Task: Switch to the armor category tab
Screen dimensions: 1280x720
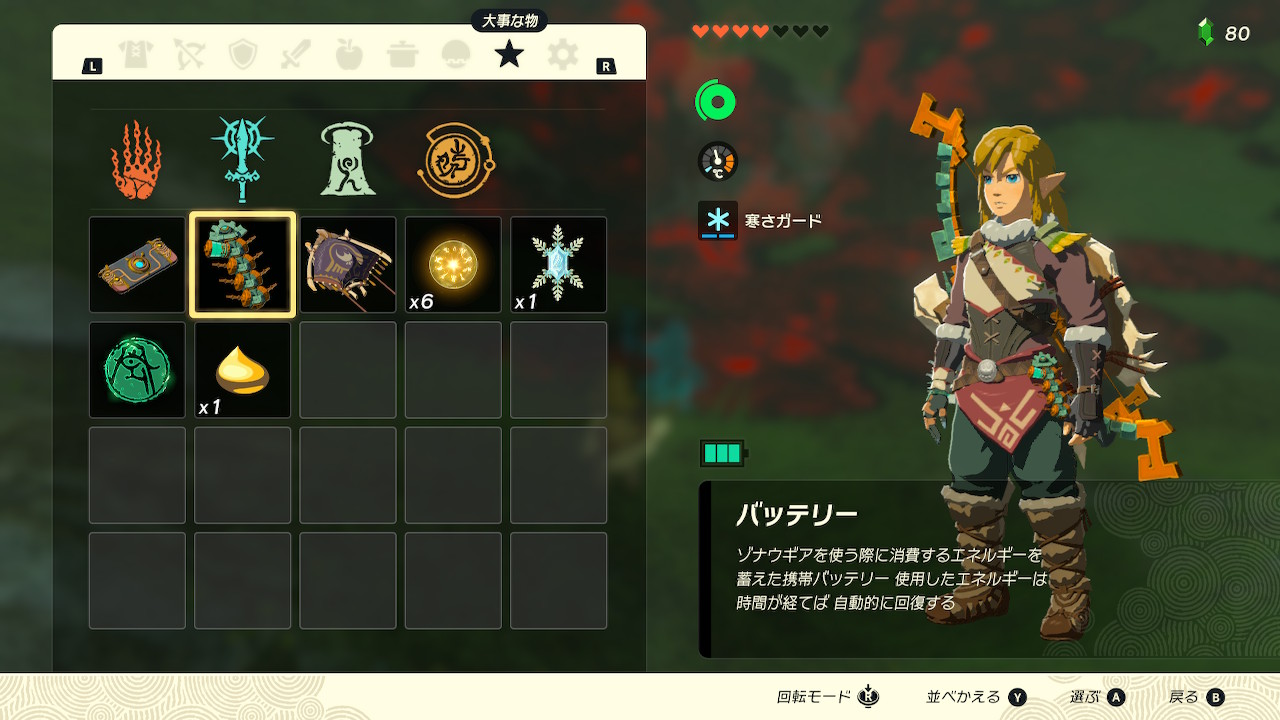Action: click(x=136, y=54)
